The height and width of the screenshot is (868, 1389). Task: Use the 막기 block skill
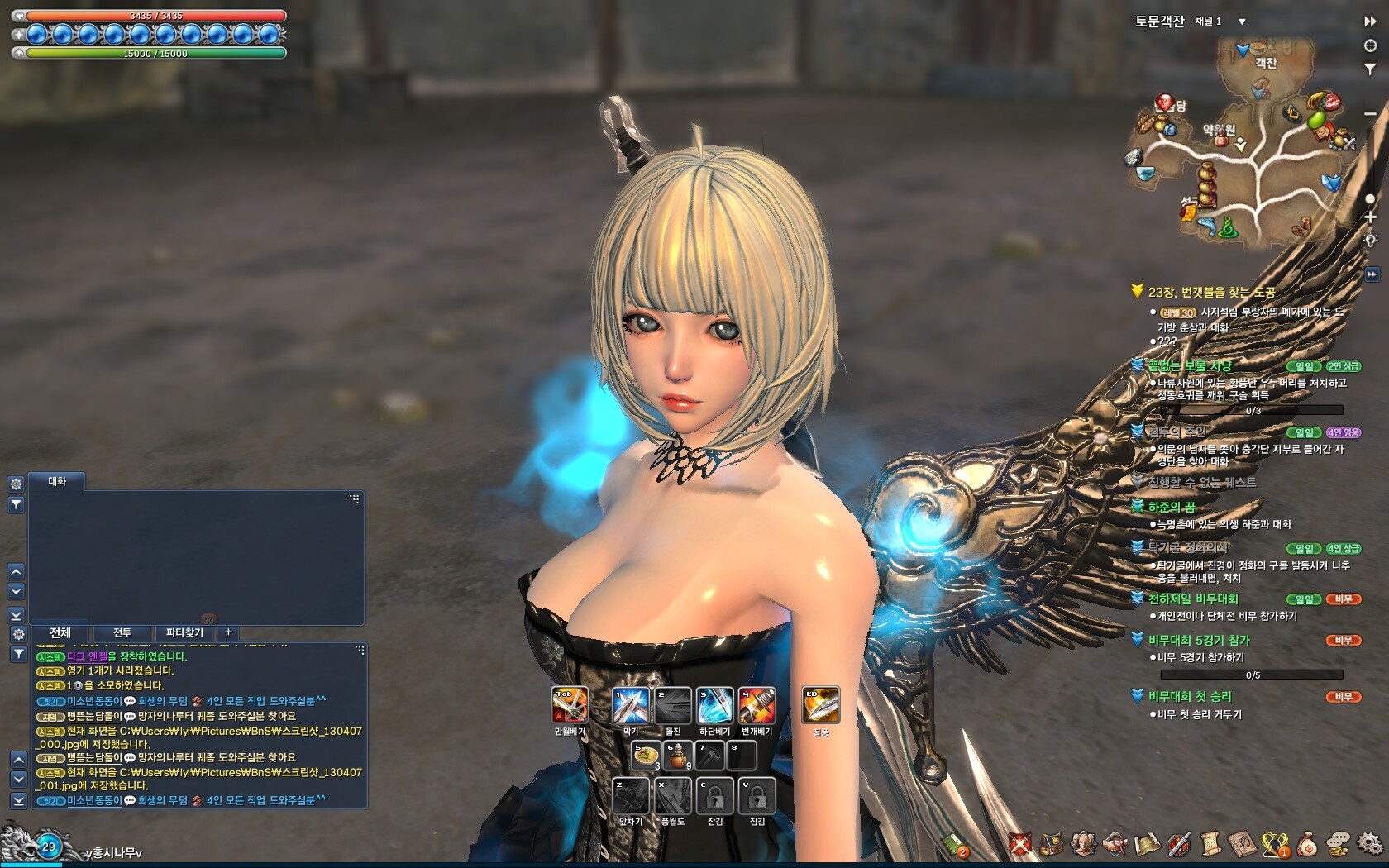(630, 704)
